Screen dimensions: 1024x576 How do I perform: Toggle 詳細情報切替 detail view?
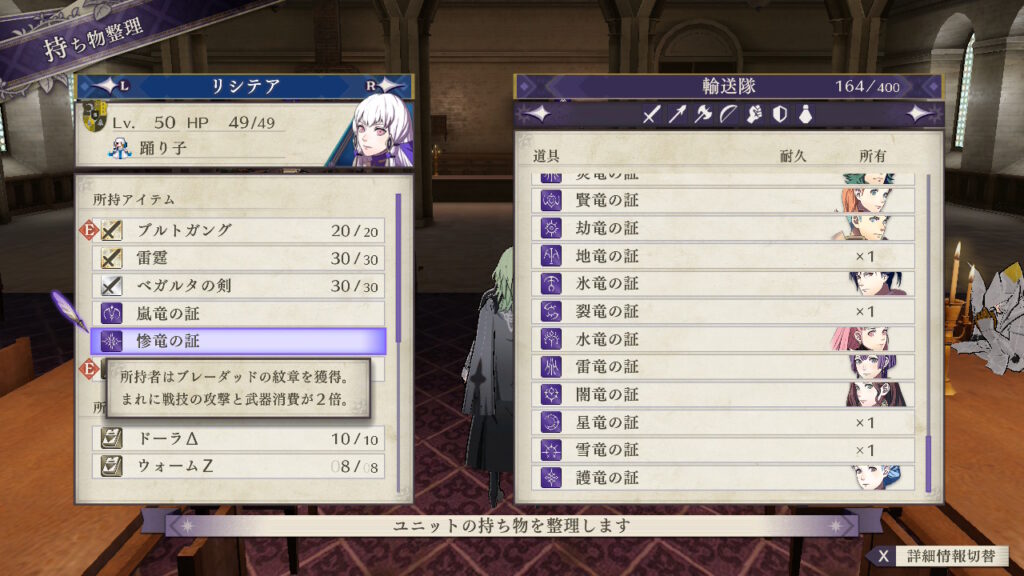(x=939, y=556)
